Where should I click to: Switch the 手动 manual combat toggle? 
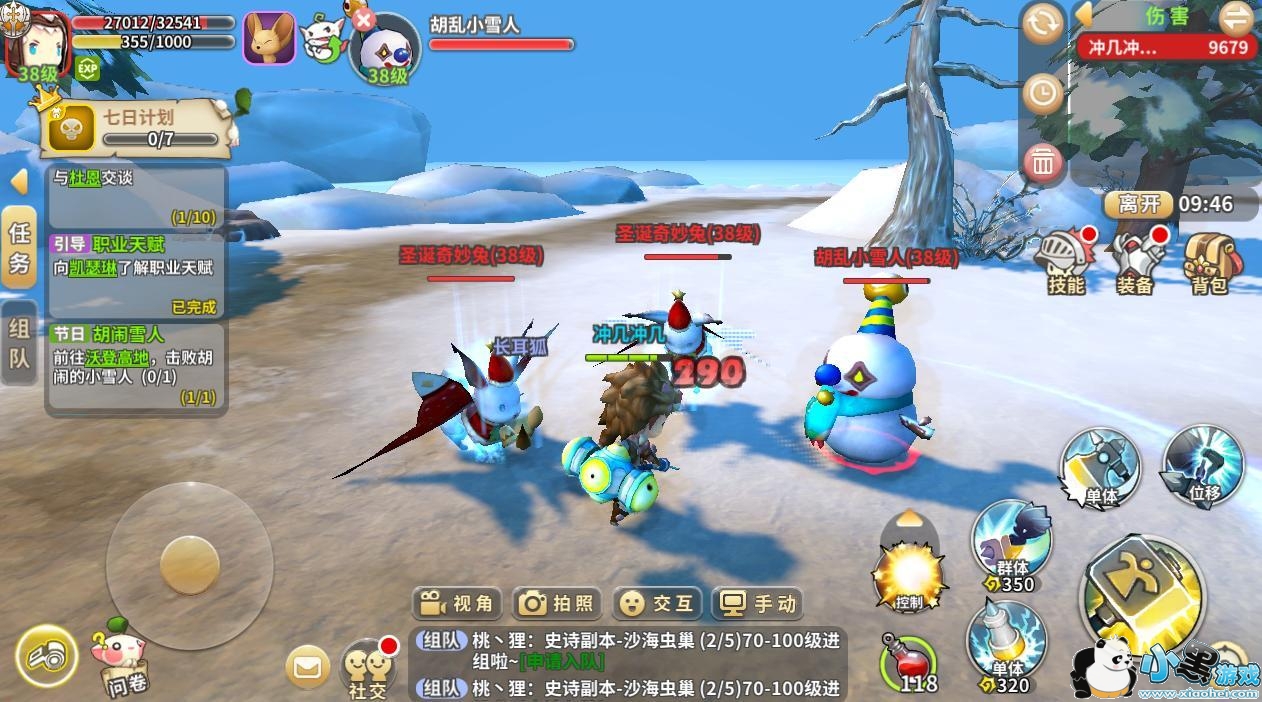(759, 603)
